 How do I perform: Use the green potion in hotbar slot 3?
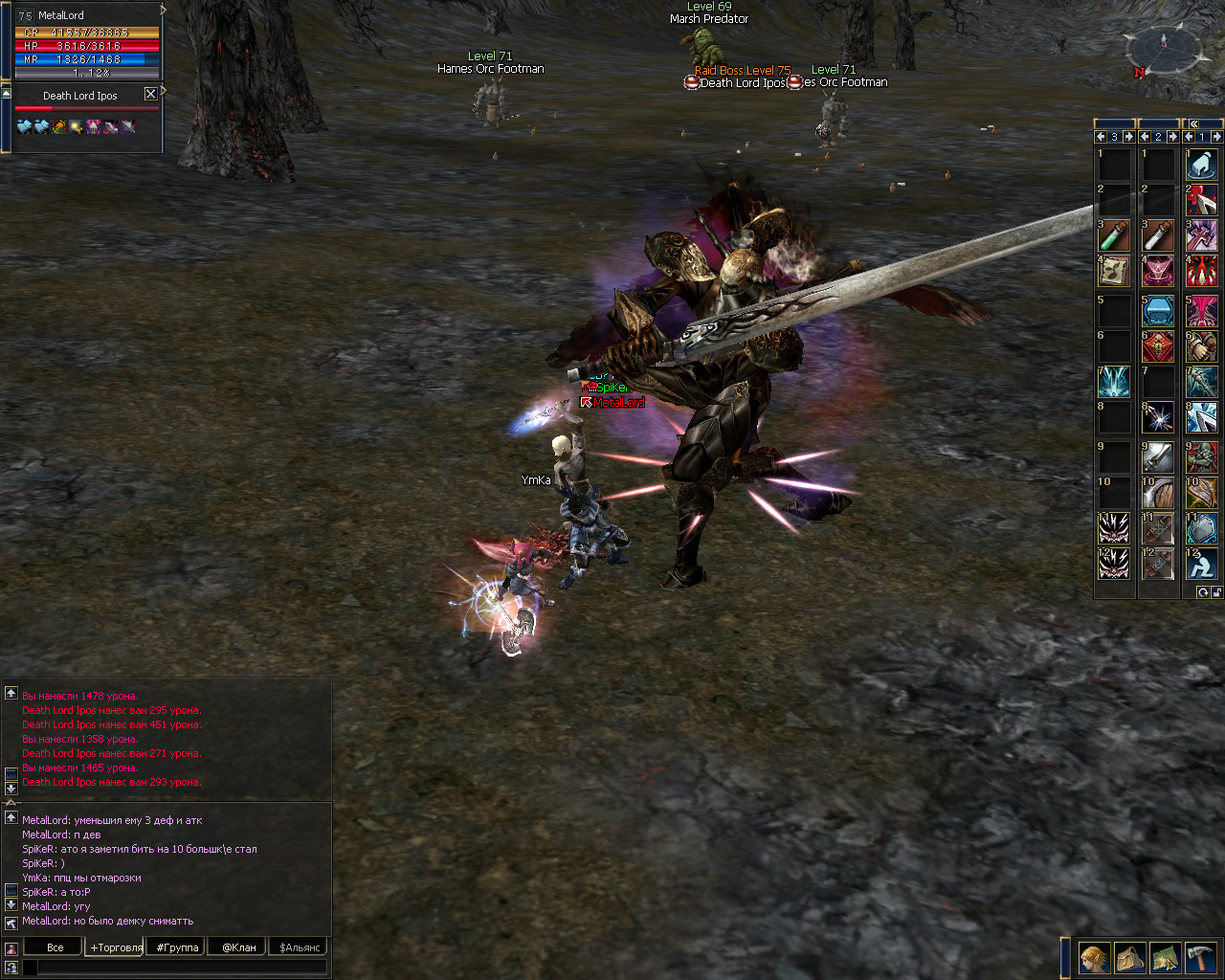(1113, 235)
